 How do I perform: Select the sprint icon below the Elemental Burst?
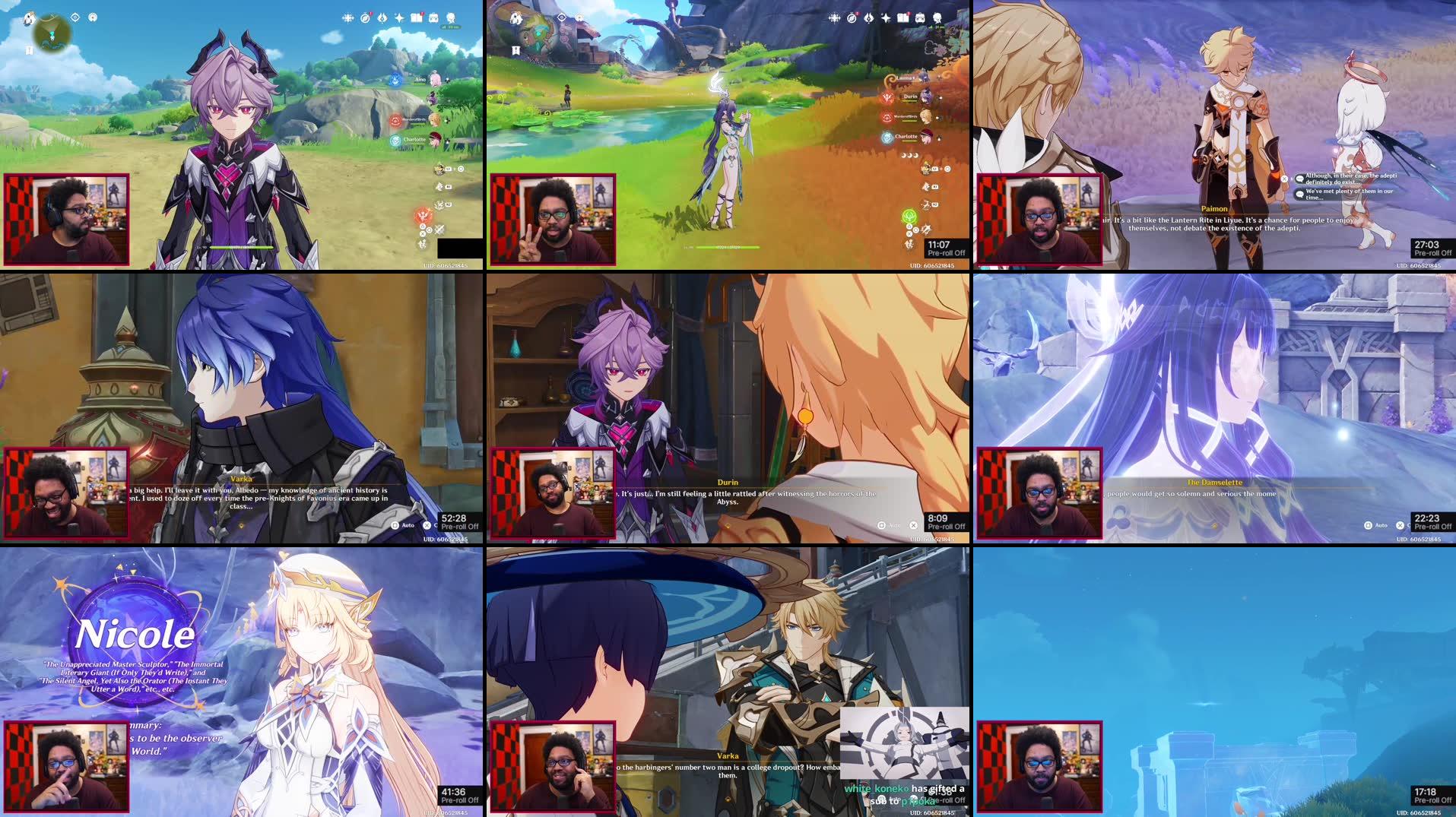[909, 245]
